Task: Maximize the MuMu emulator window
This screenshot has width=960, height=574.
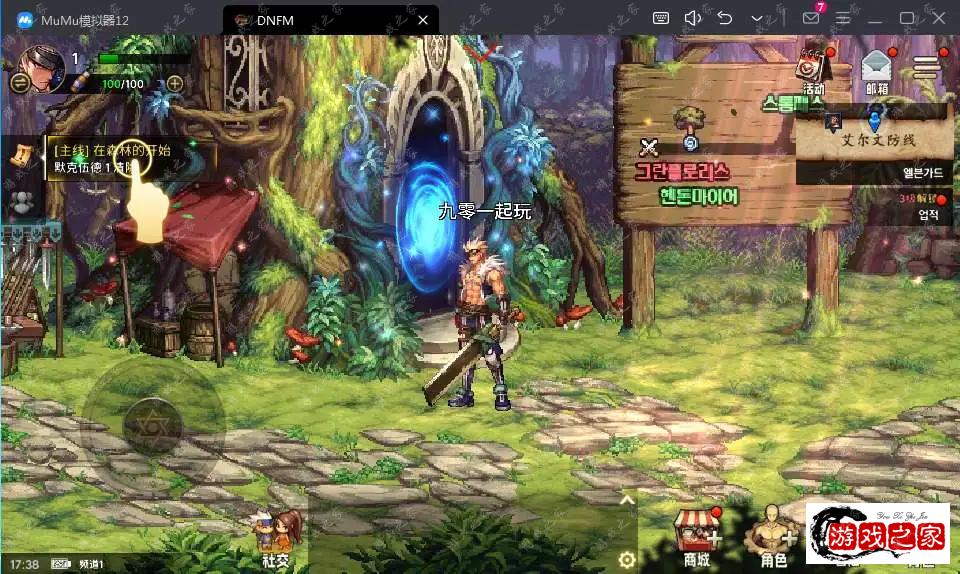Action: point(907,18)
